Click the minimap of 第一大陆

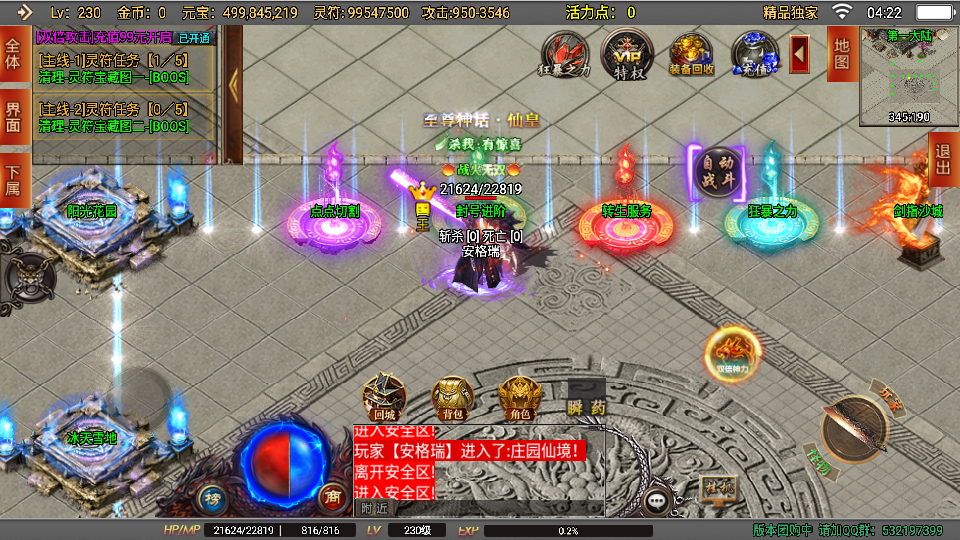908,75
